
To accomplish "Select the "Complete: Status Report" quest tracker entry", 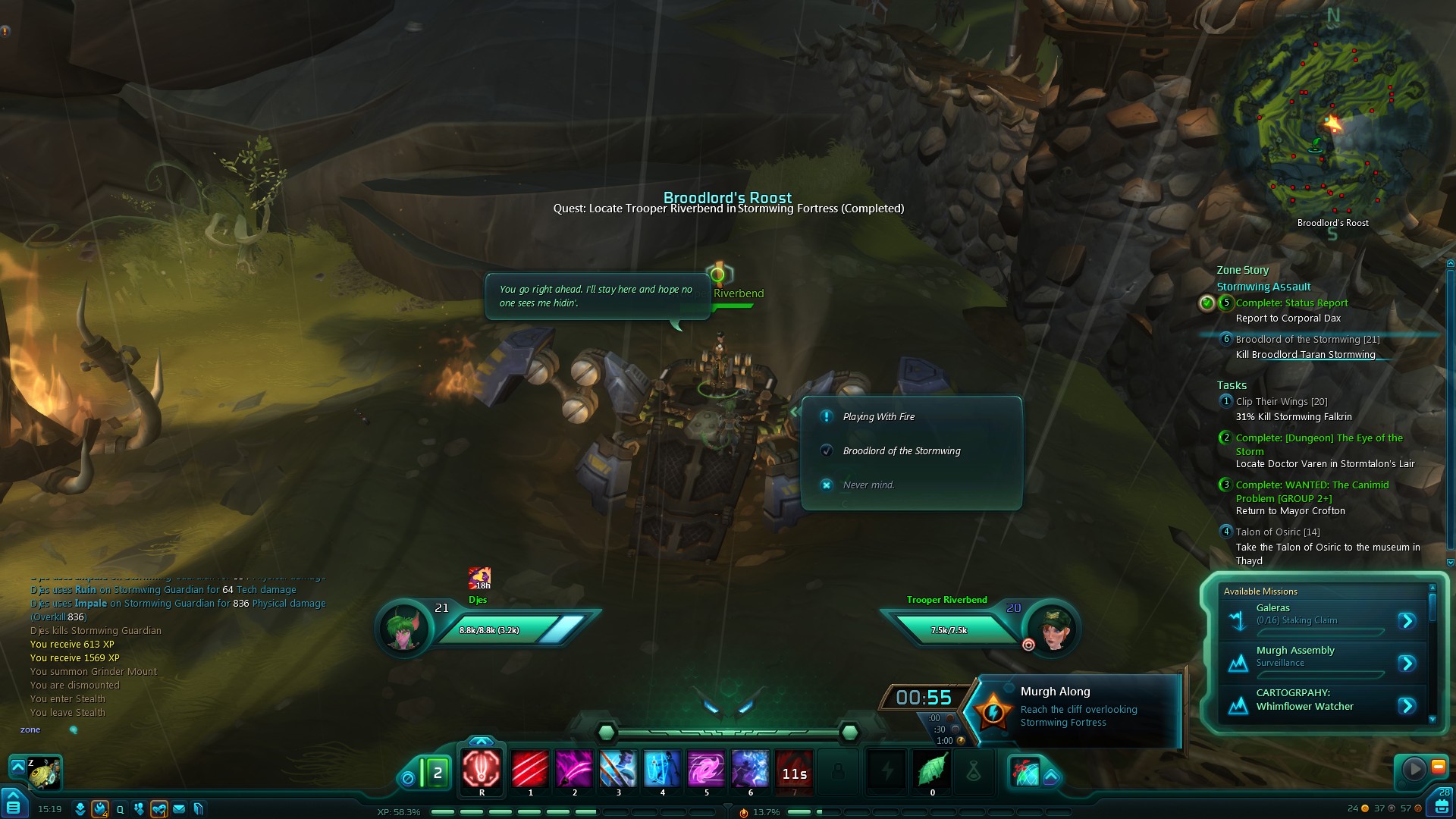I will pyautogui.click(x=1291, y=303).
